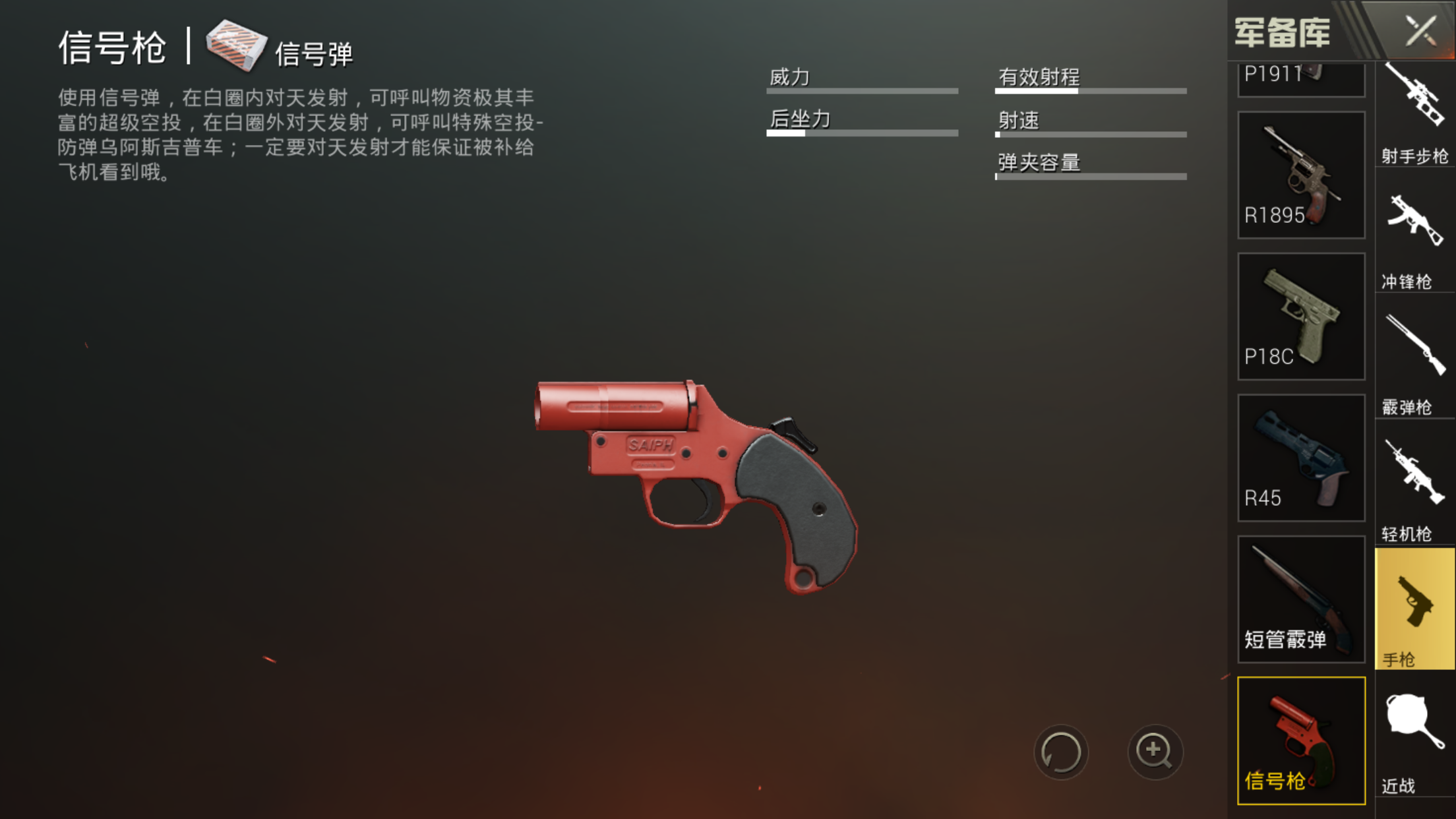Select the P1911 pistol entry
The width and height of the screenshot is (1456, 819).
1300,79
